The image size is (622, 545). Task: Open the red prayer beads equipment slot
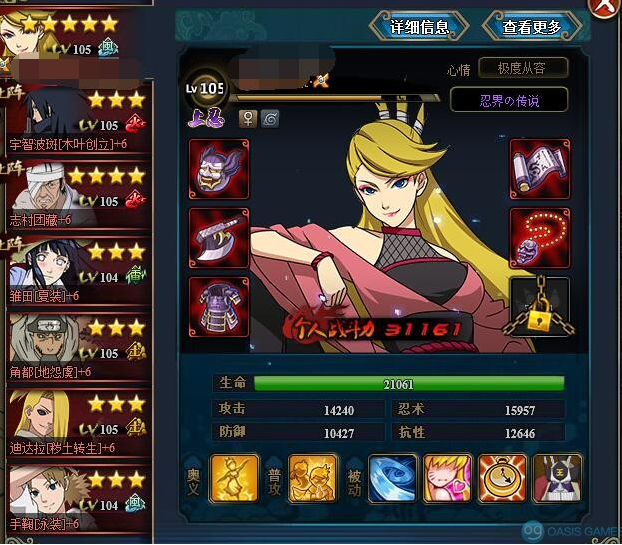[539, 237]
